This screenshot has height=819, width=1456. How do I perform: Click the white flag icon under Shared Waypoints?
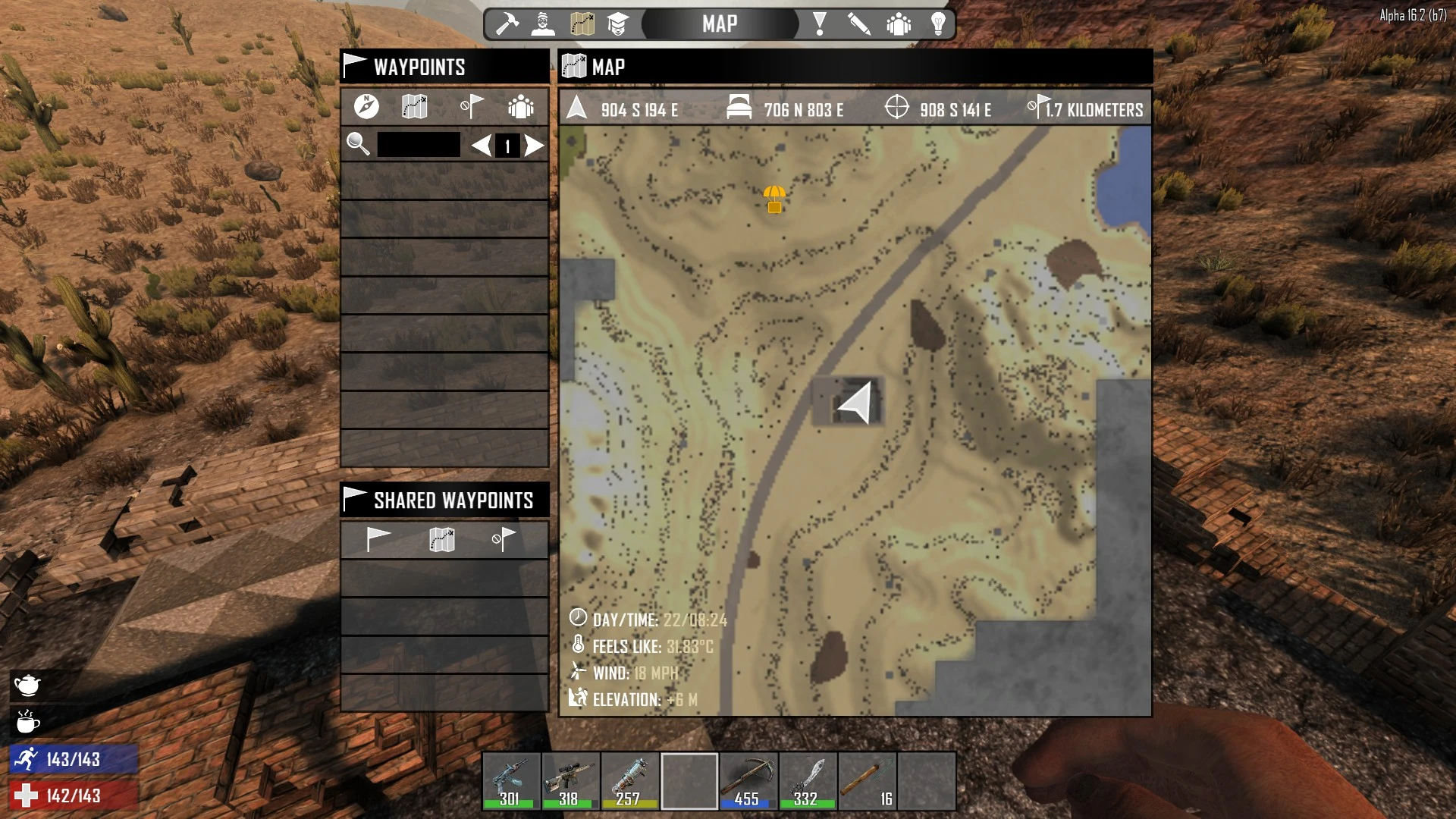tap(378, 538)
